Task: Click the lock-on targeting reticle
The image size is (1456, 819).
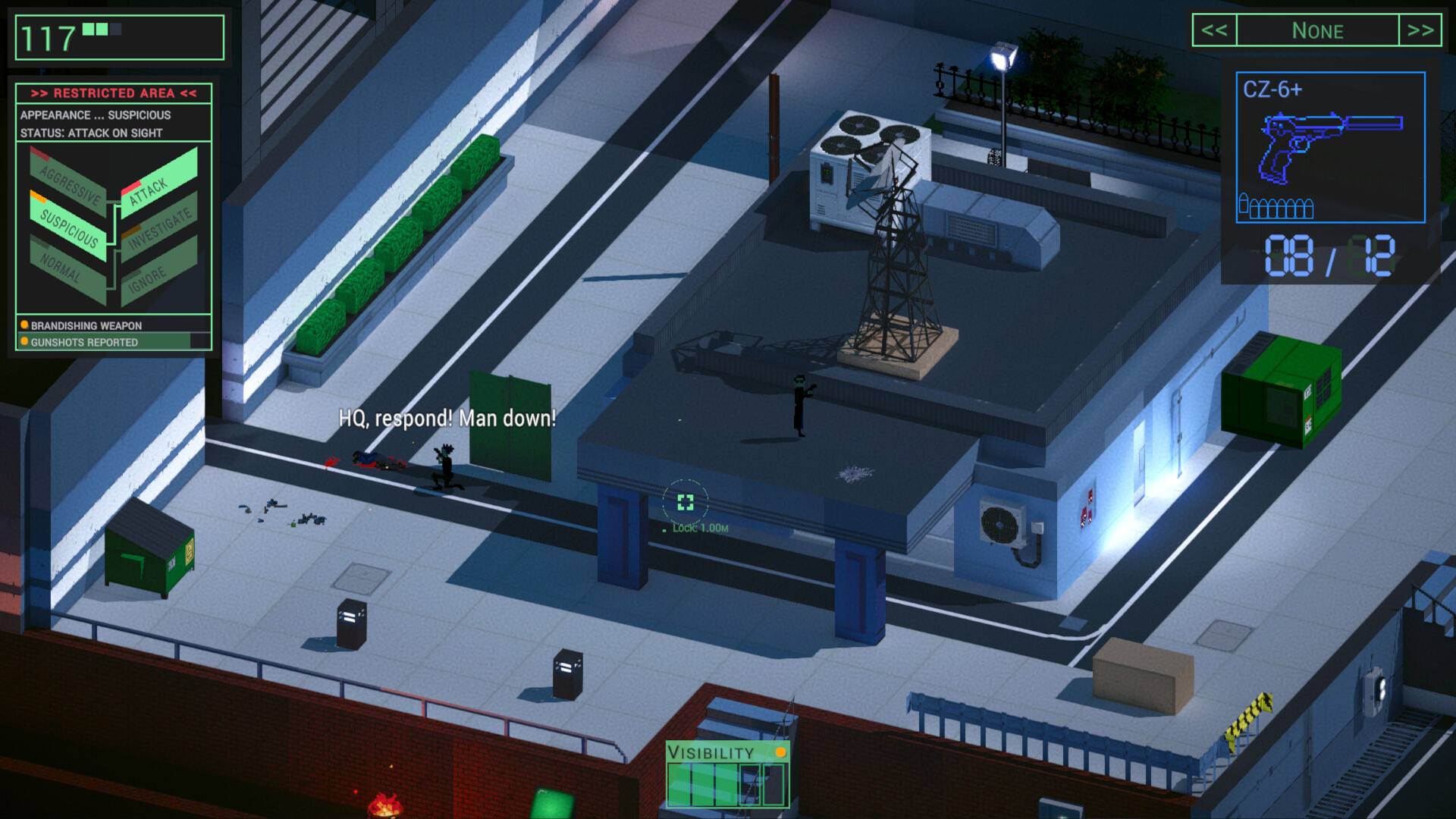Action: [686, 499]
